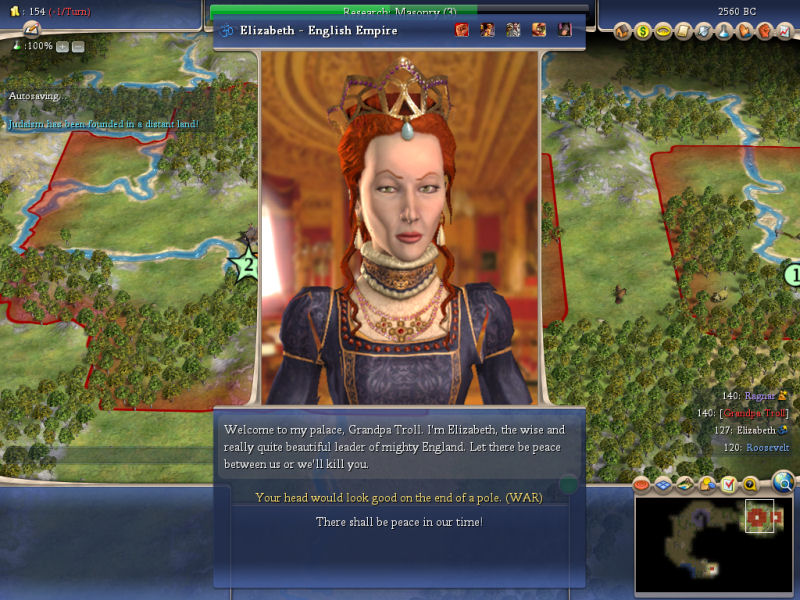Image resolution: width=800 pixels, height=600 pixels.
Task: Toggle the tile grid display
Action: (x=661, y=485)
